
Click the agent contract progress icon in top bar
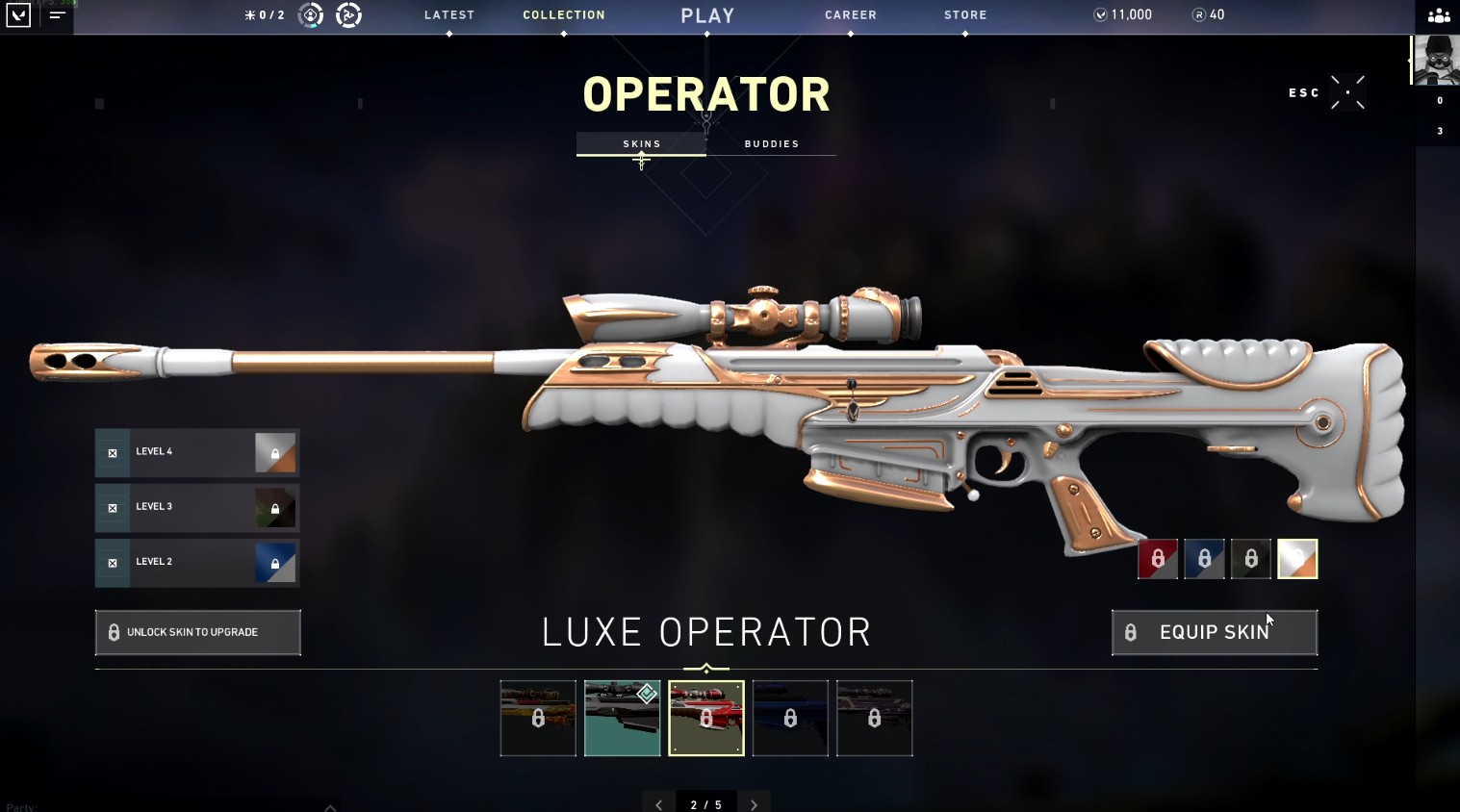coord(308,15)
